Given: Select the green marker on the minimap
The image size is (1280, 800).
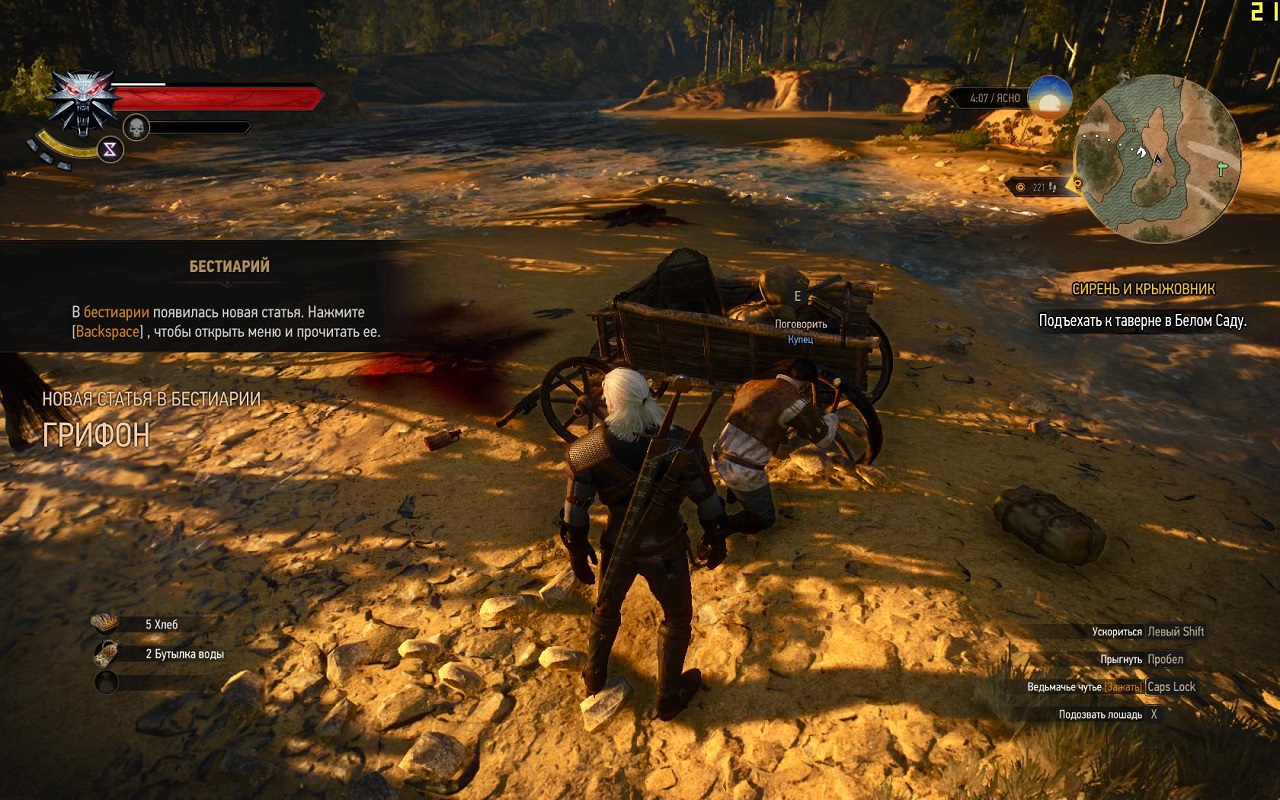Looking at the screenshot, I should click(1222, 168).
